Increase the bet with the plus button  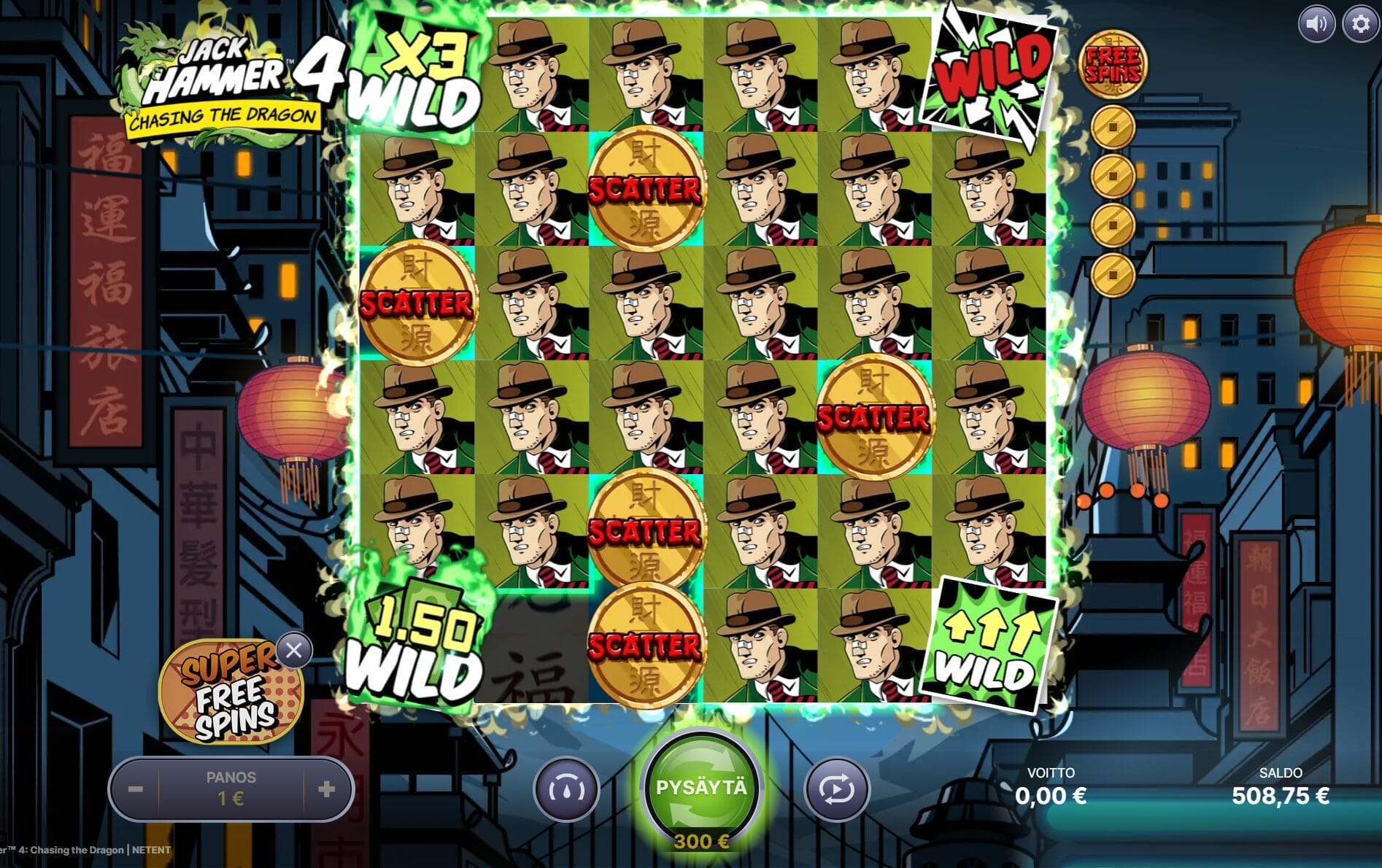327,788
